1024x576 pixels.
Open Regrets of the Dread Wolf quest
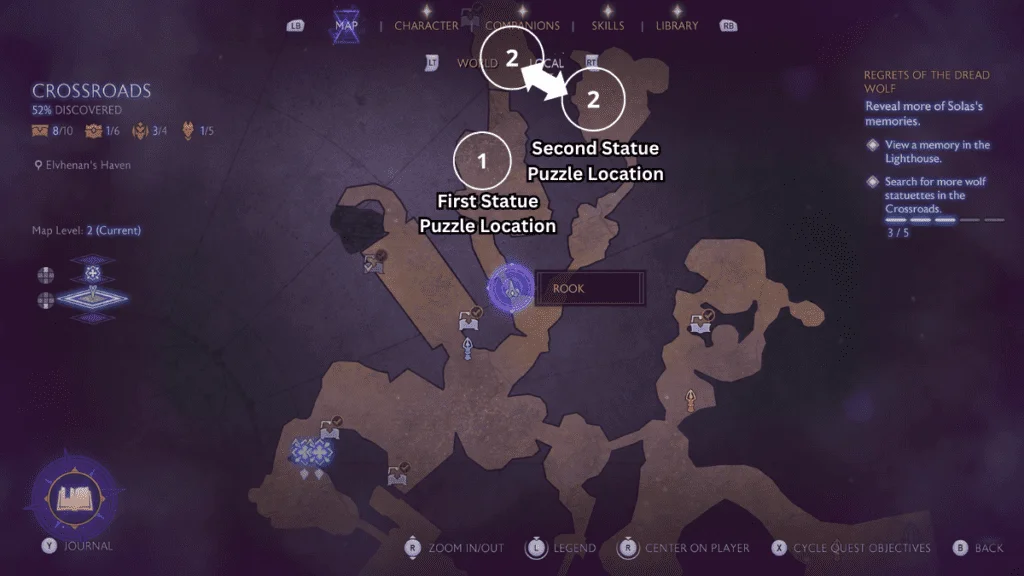point(927,81)
